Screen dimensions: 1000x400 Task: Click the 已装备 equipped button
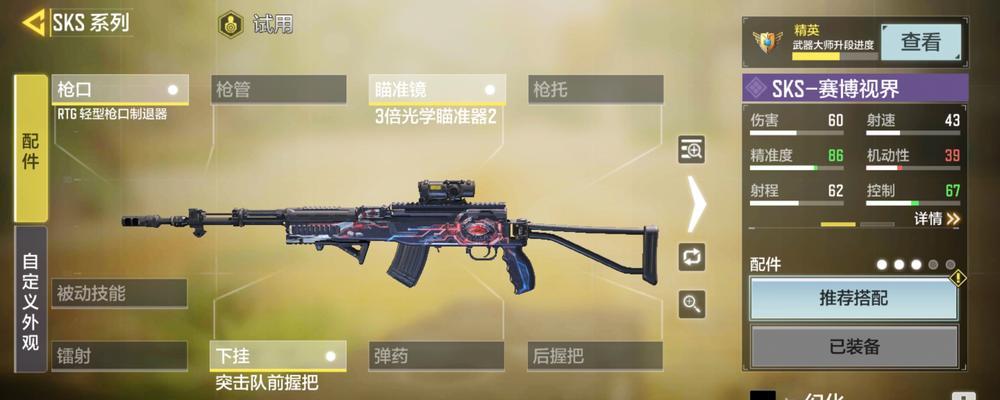point(853,347)
